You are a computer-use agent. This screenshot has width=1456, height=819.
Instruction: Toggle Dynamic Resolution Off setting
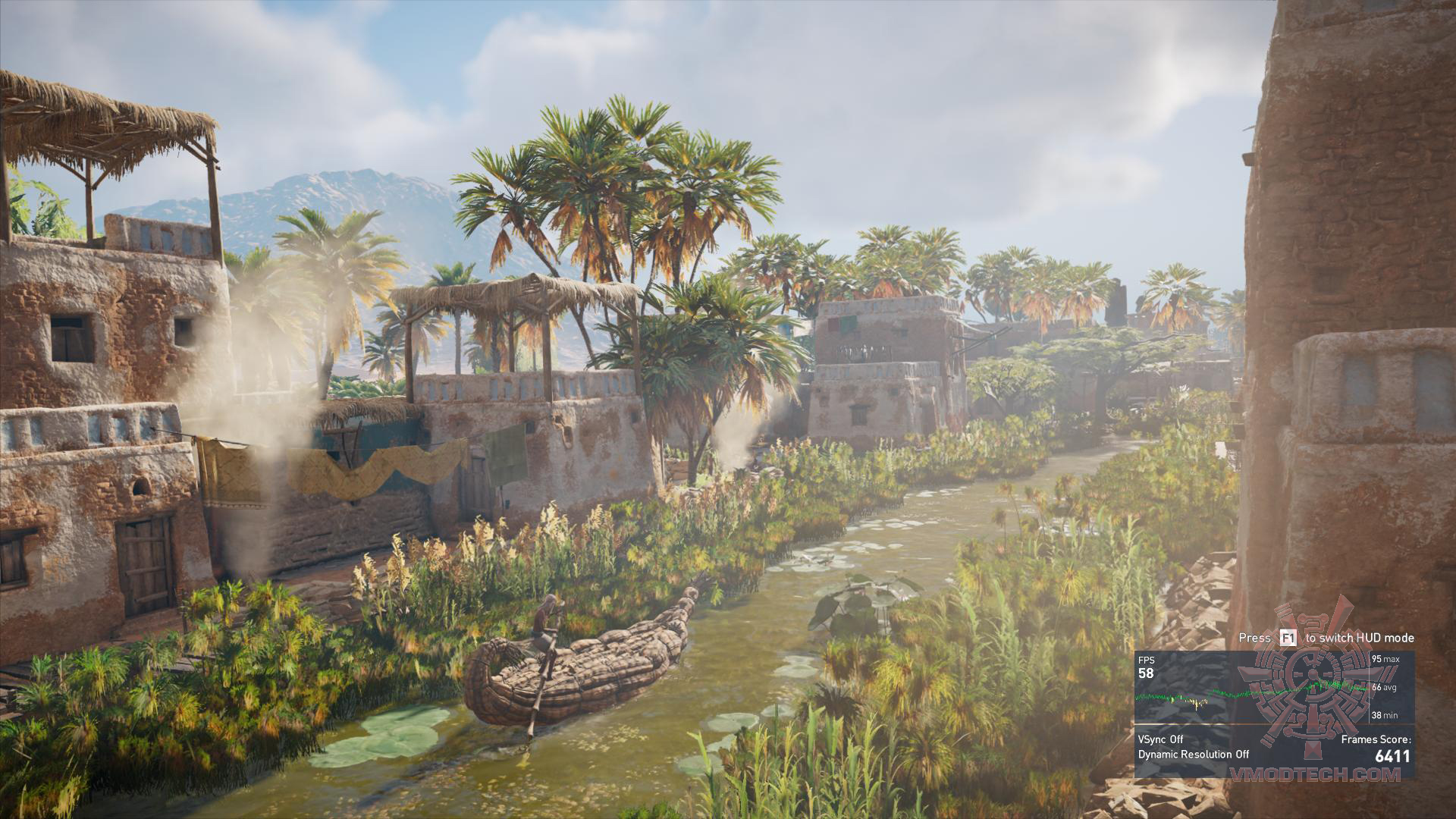coord(1193,755)
